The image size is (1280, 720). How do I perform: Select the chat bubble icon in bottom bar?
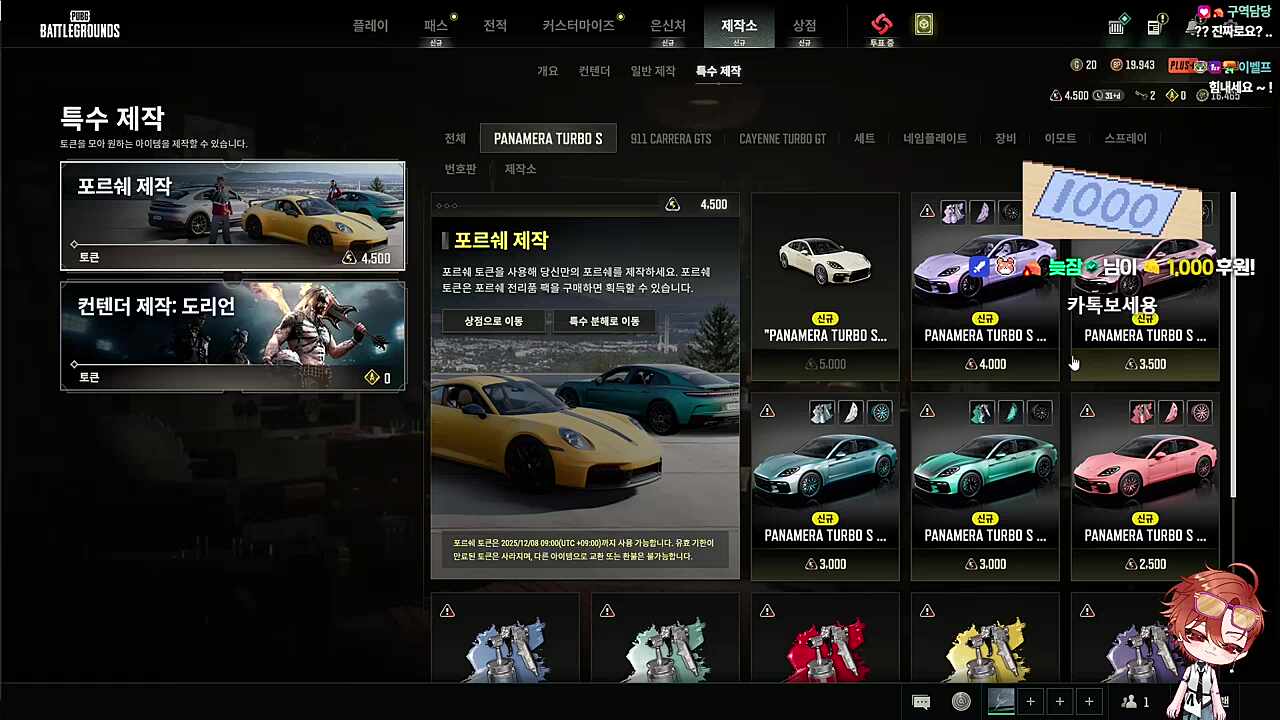point(920,701)
